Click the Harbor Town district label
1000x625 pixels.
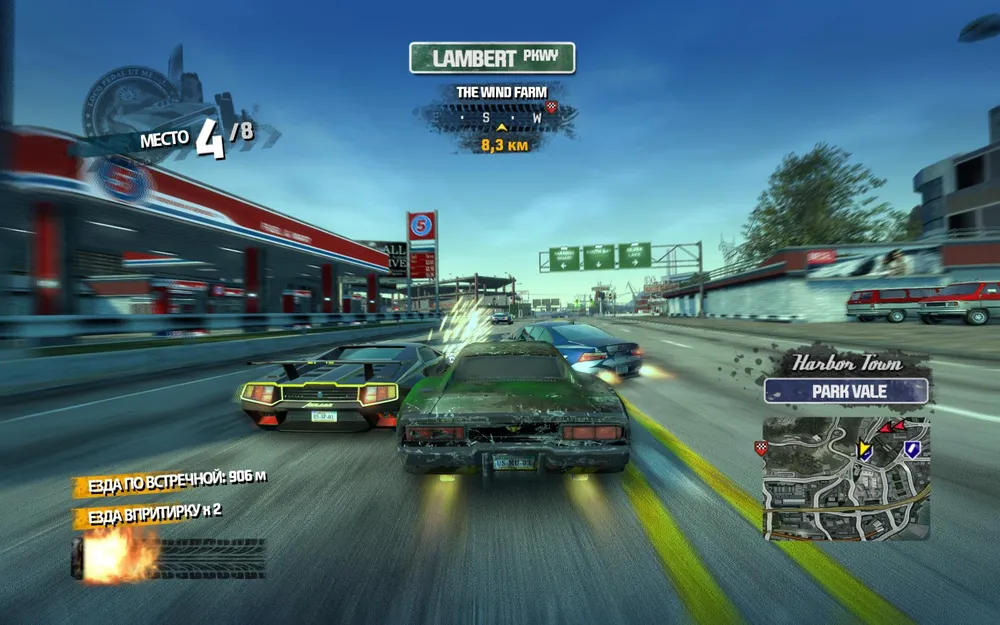(x=847, y=362)
